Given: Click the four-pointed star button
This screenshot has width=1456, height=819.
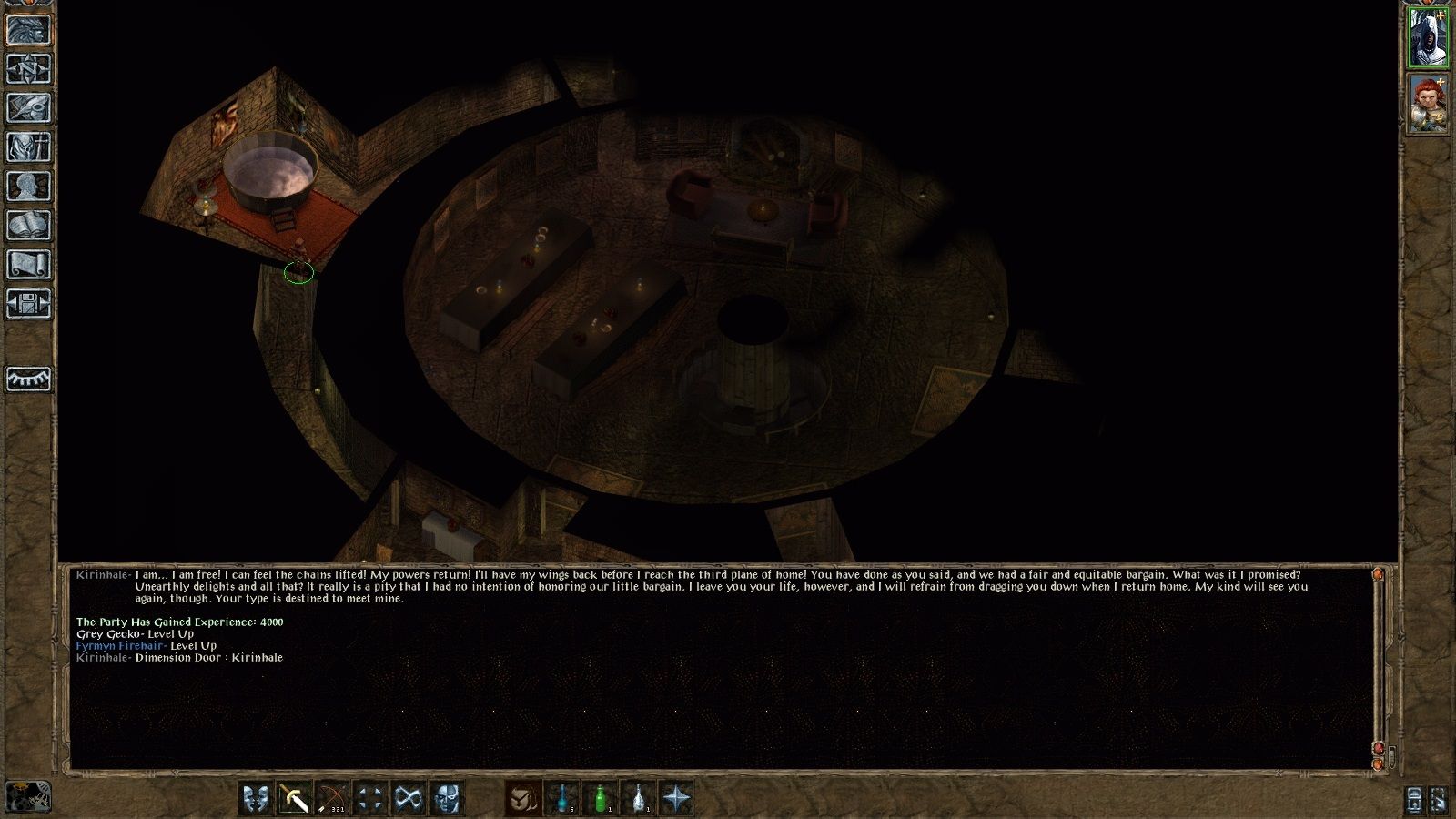Looking at the screenshot, I should [x=677, y=799].
